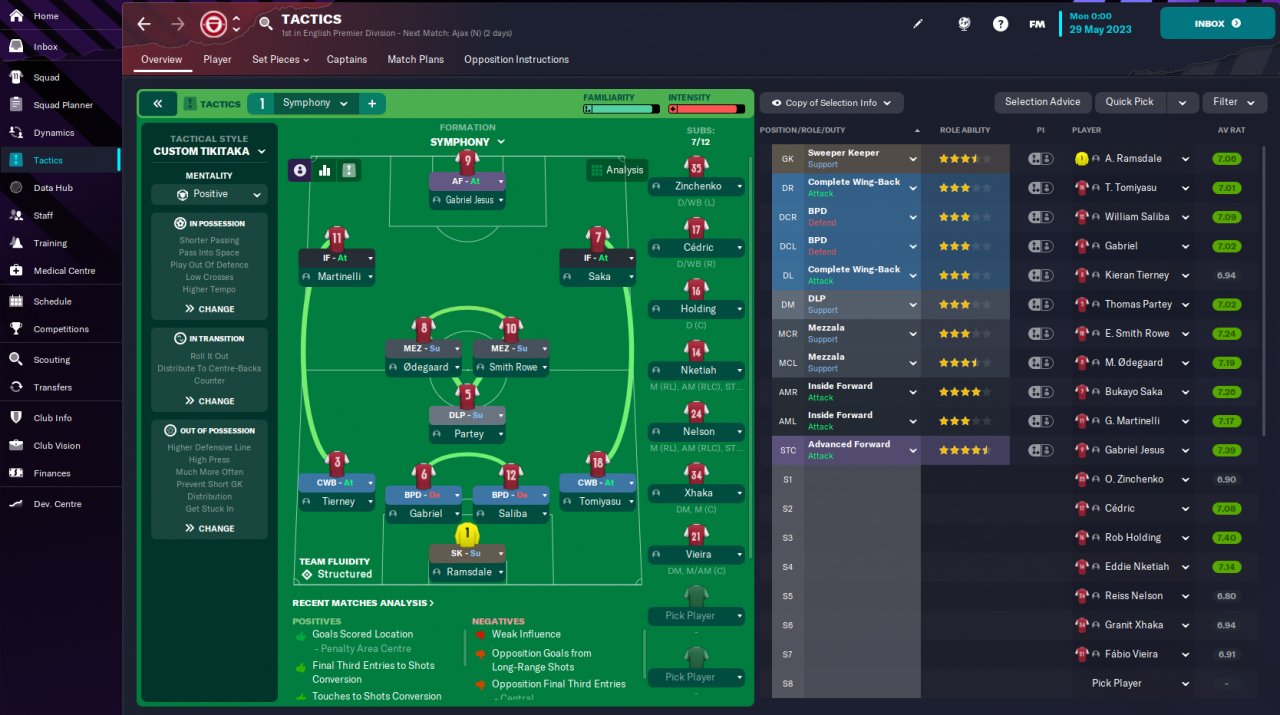Navigate back with the left arrow
This screenshot has height=715, width=1280.
[x=144, y=24]
